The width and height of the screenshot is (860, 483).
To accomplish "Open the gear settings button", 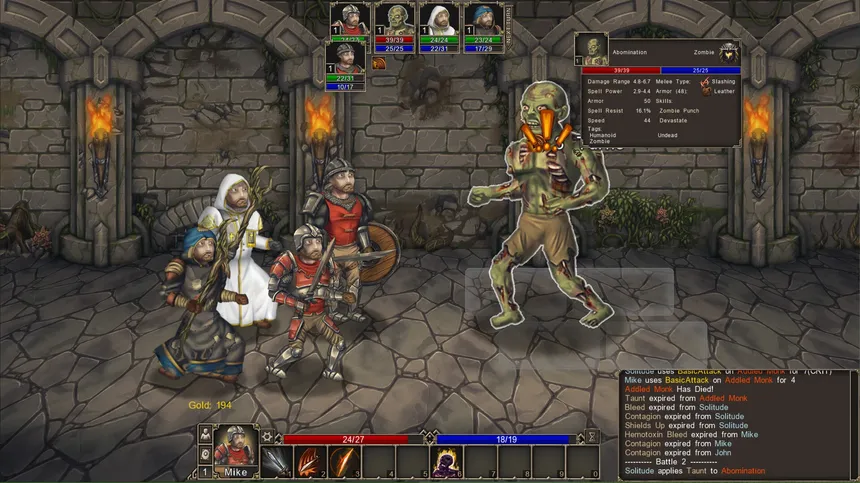I will [267, 437].
